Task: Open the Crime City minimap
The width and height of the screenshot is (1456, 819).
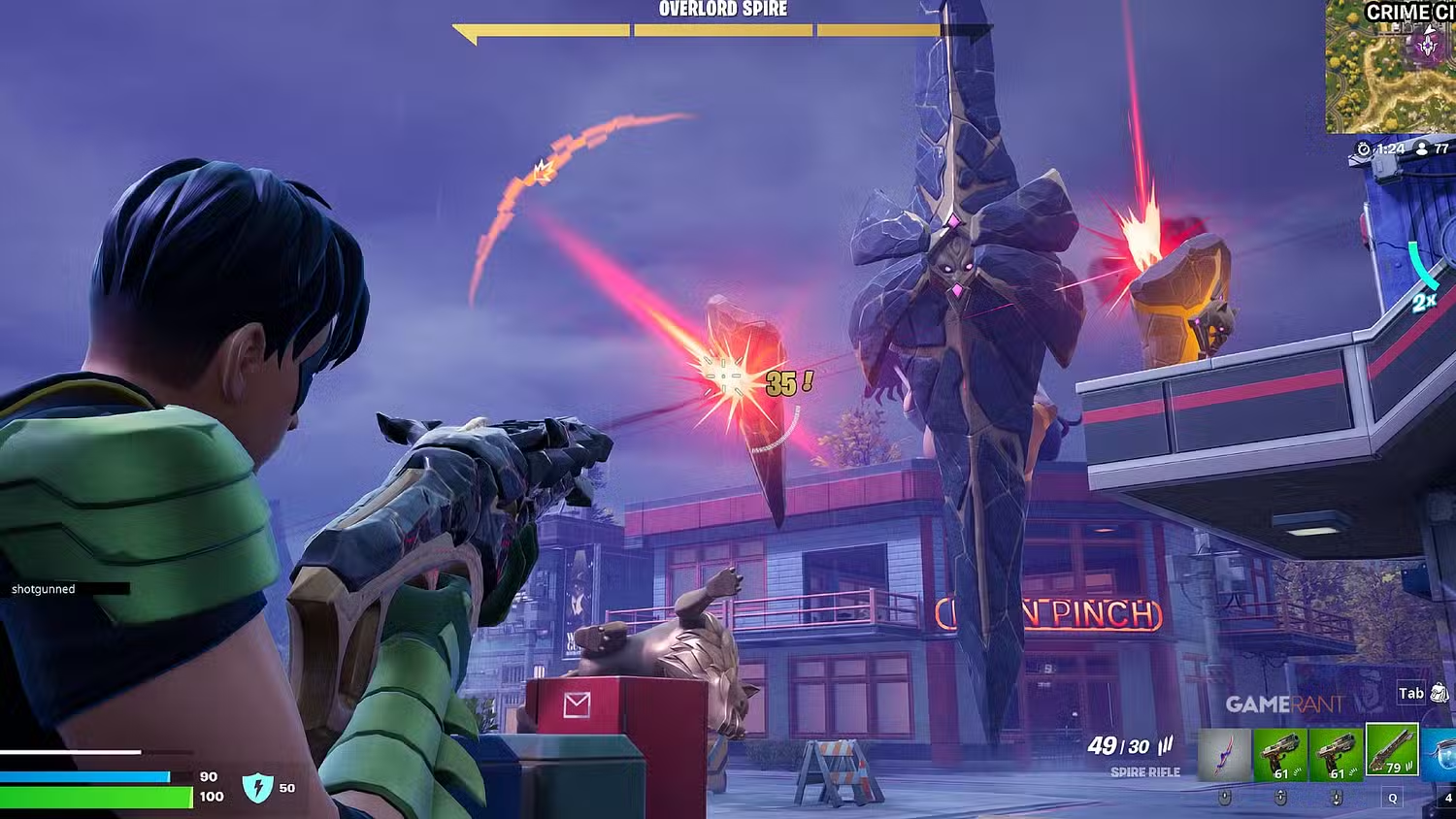Action: click(x=1390, y=68)
